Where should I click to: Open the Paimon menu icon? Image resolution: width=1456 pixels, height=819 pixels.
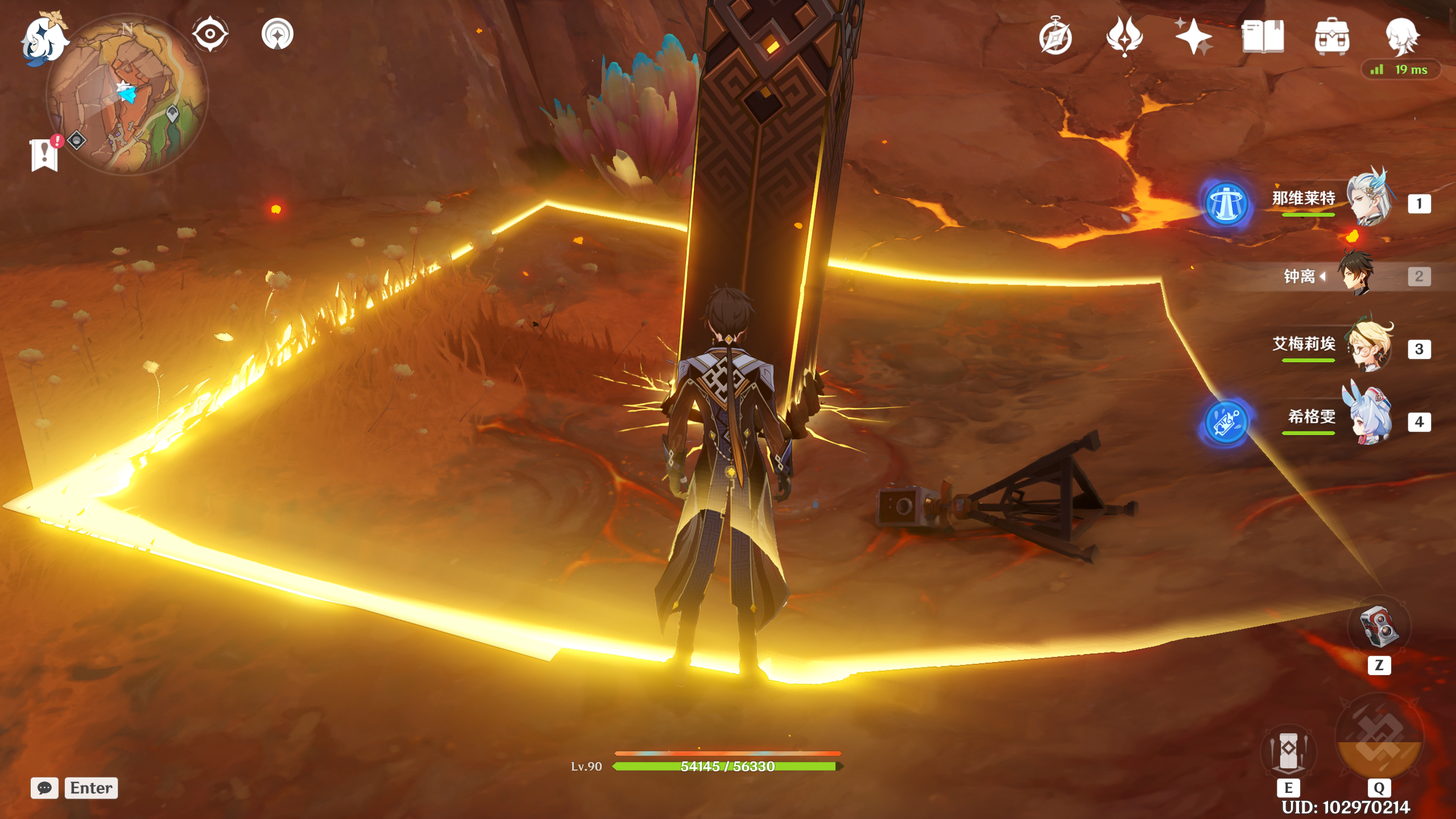44,39
